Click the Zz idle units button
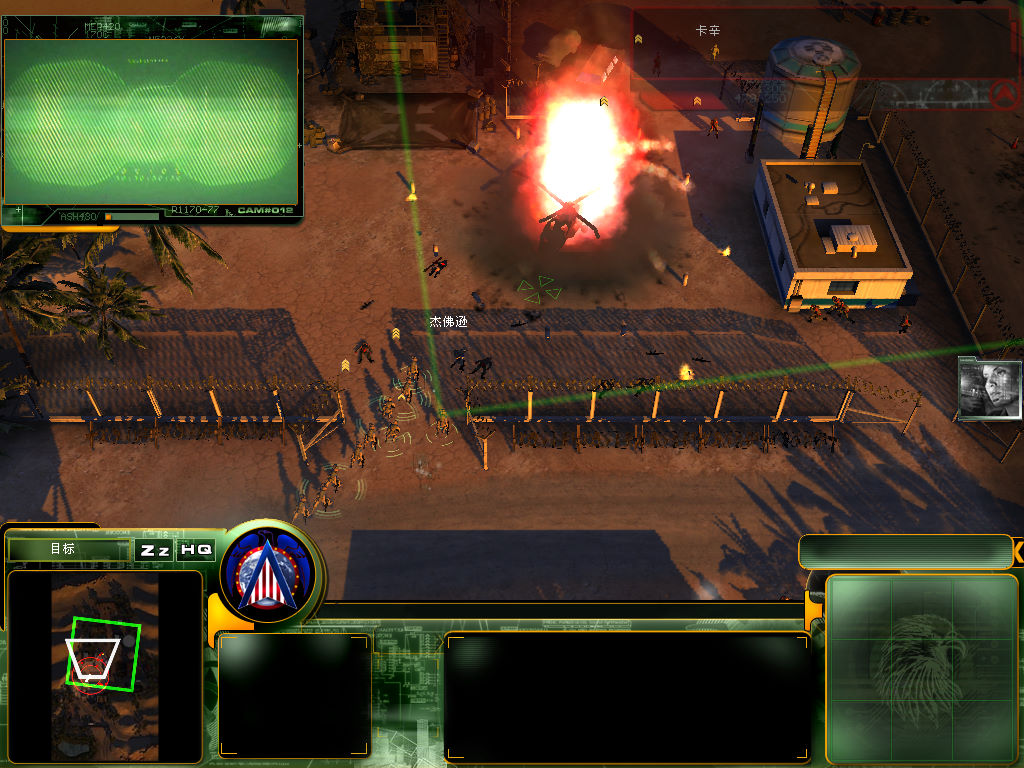Image resolution: width=1024 pixels, height=768 pixels. click(x=154, y=550)
